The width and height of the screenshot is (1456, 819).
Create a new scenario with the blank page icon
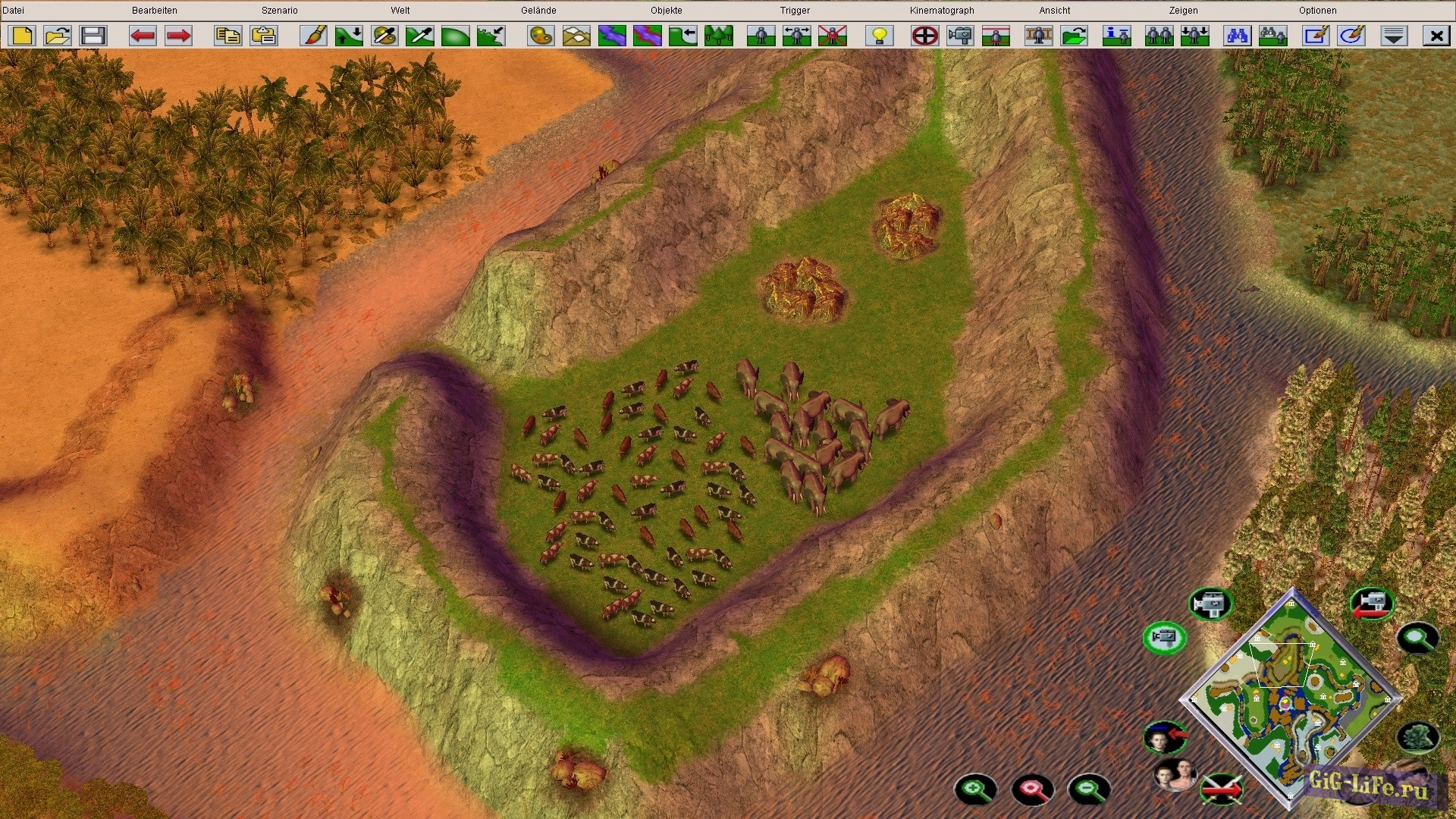click(22, 36)
